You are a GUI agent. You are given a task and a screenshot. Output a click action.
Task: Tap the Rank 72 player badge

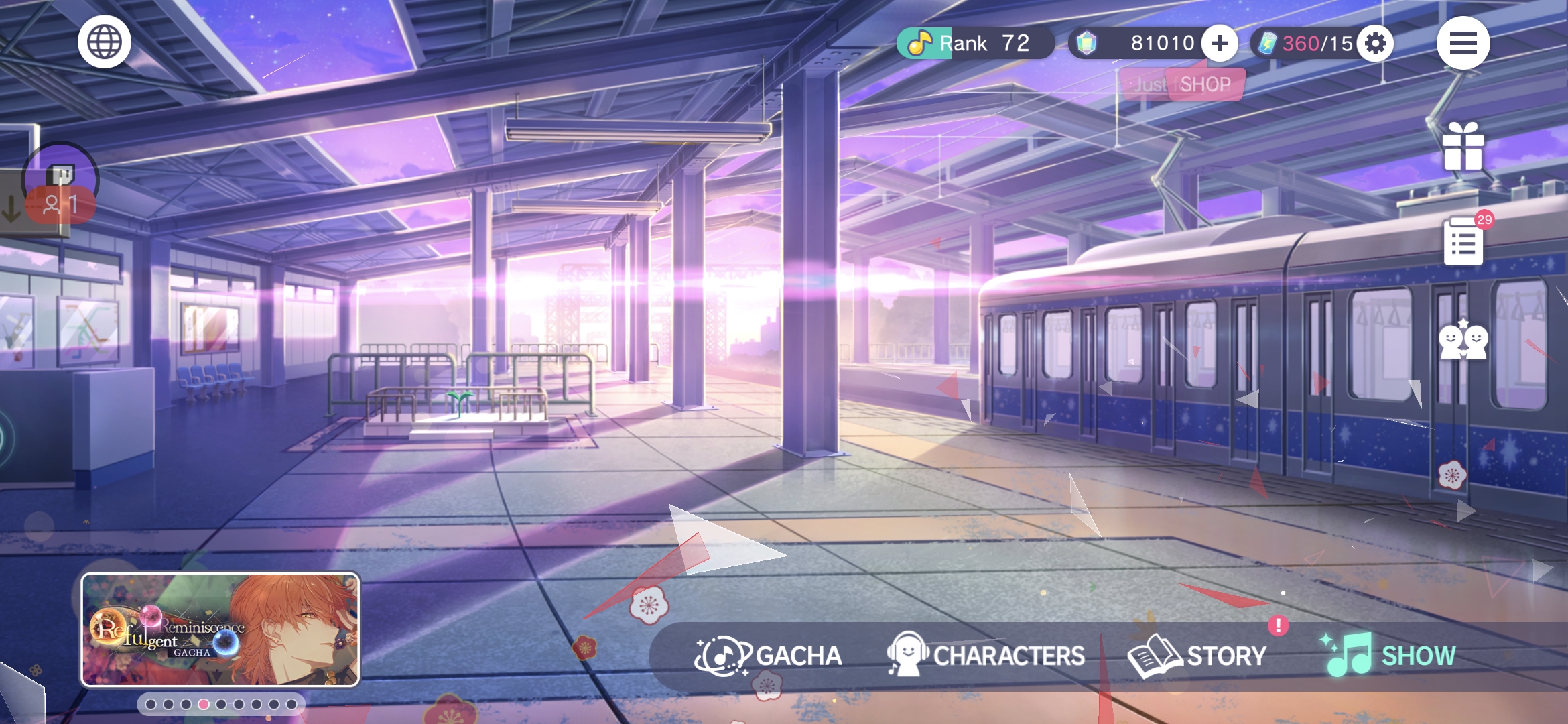coord(974,44)
